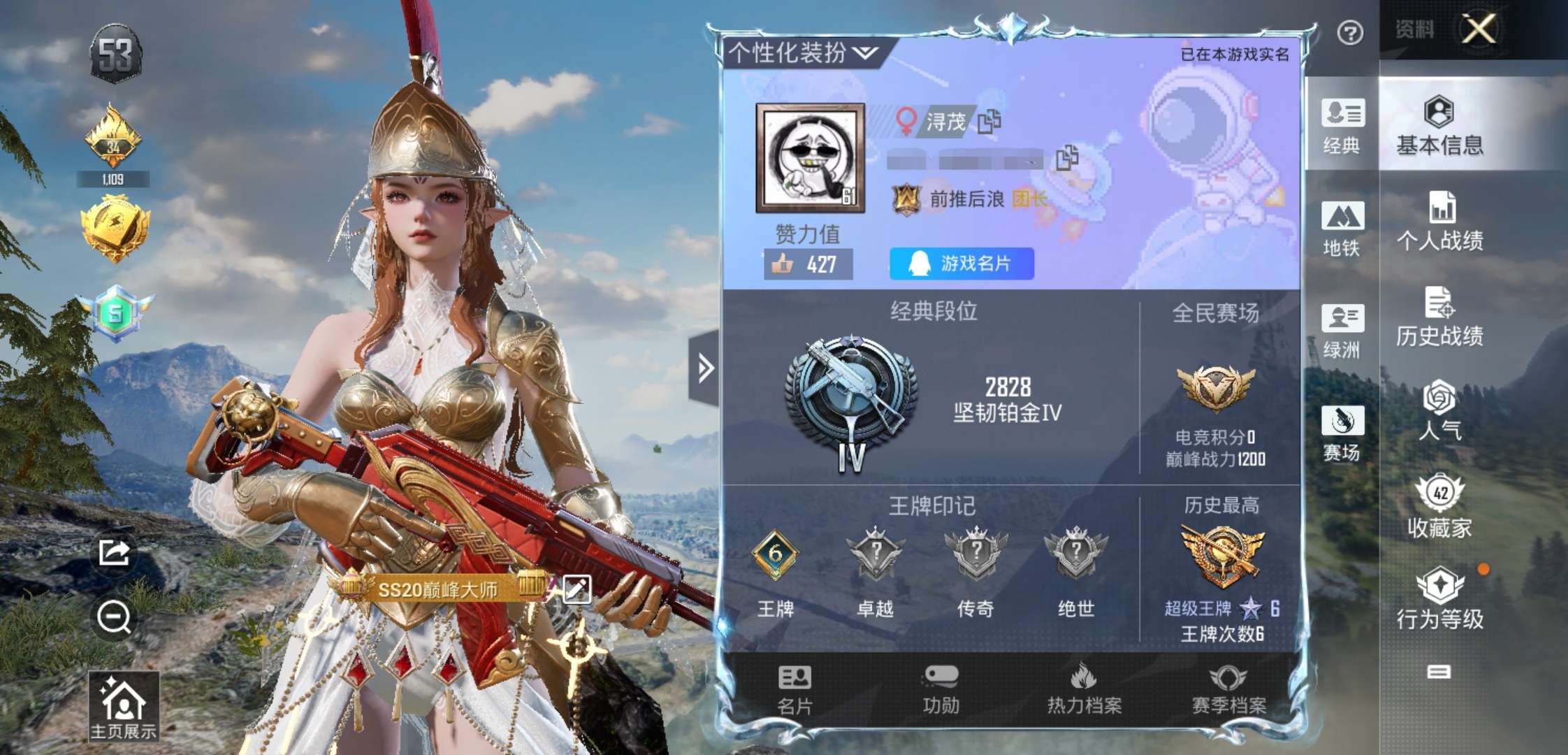The width and height of the screenshot is (1568, 755).
Task: Select the 赛场 mode tab
Action: [1342, 433]
